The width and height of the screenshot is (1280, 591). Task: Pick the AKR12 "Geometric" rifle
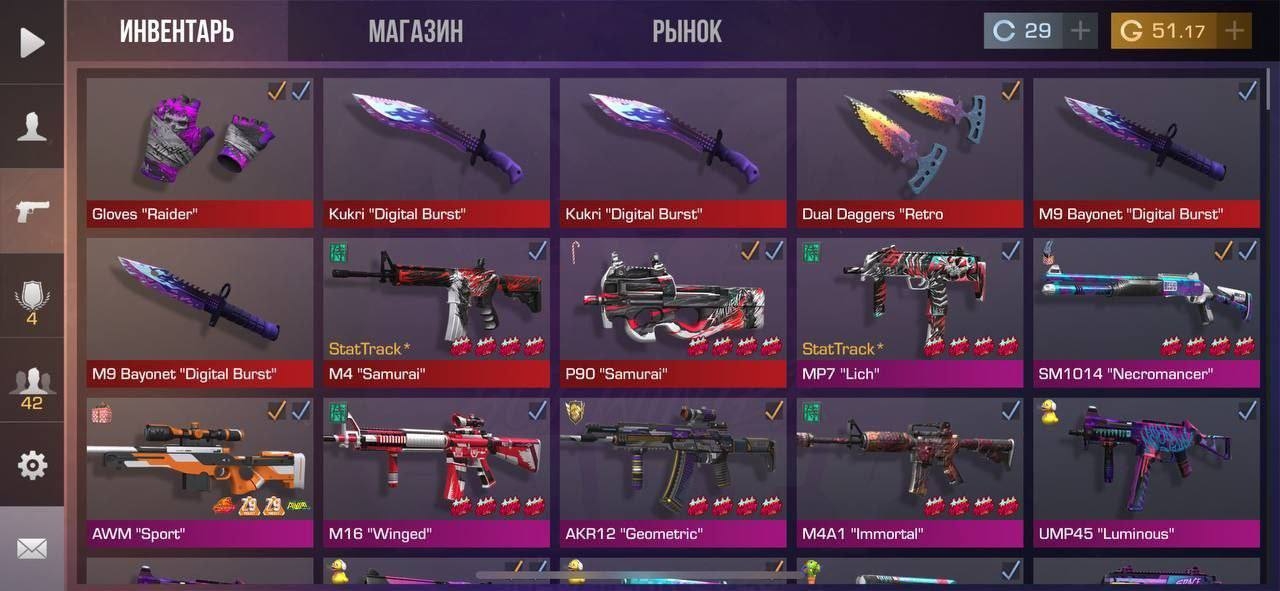673,470
